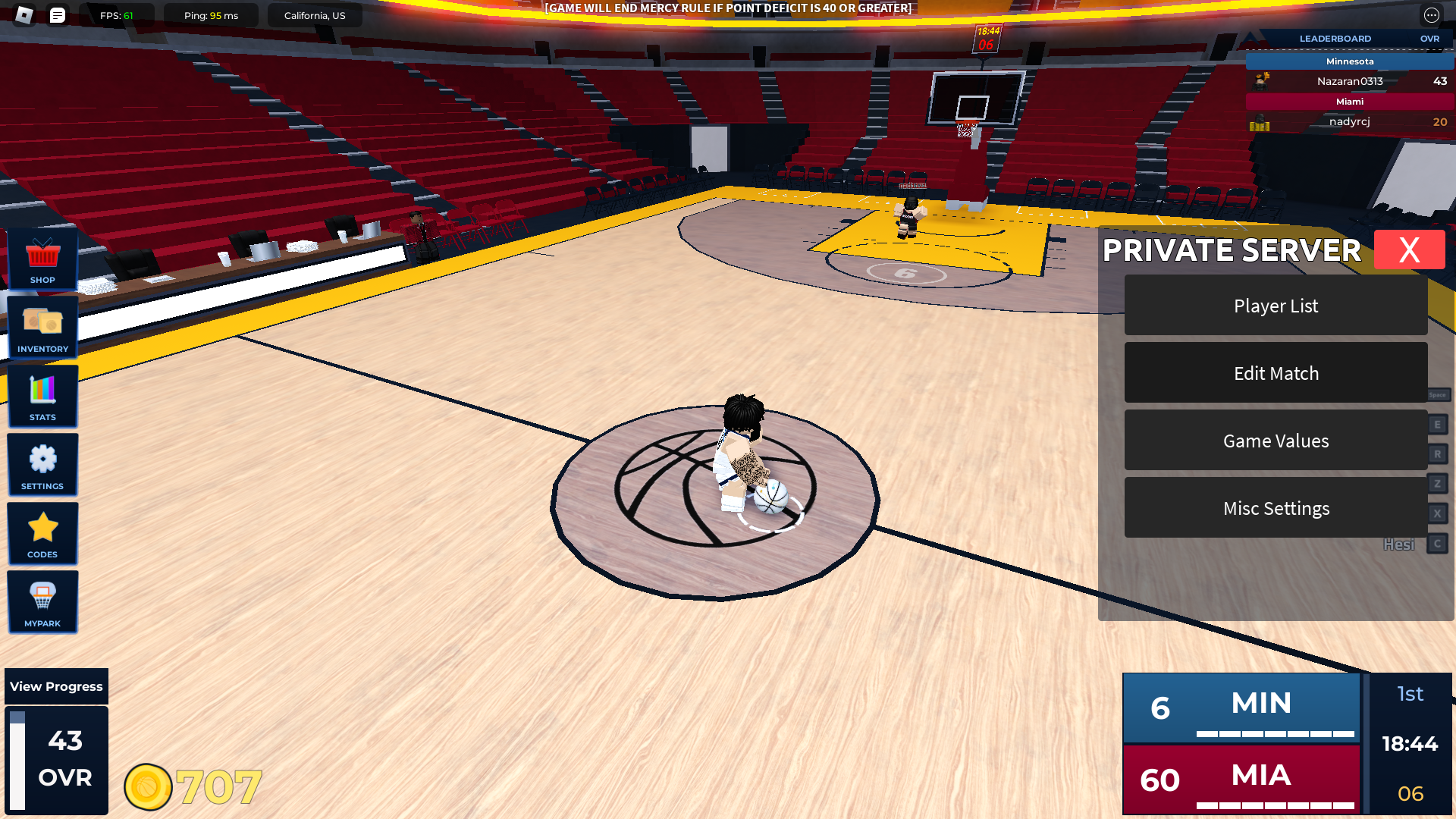Choose Misc Settings

pos(1276,508)
